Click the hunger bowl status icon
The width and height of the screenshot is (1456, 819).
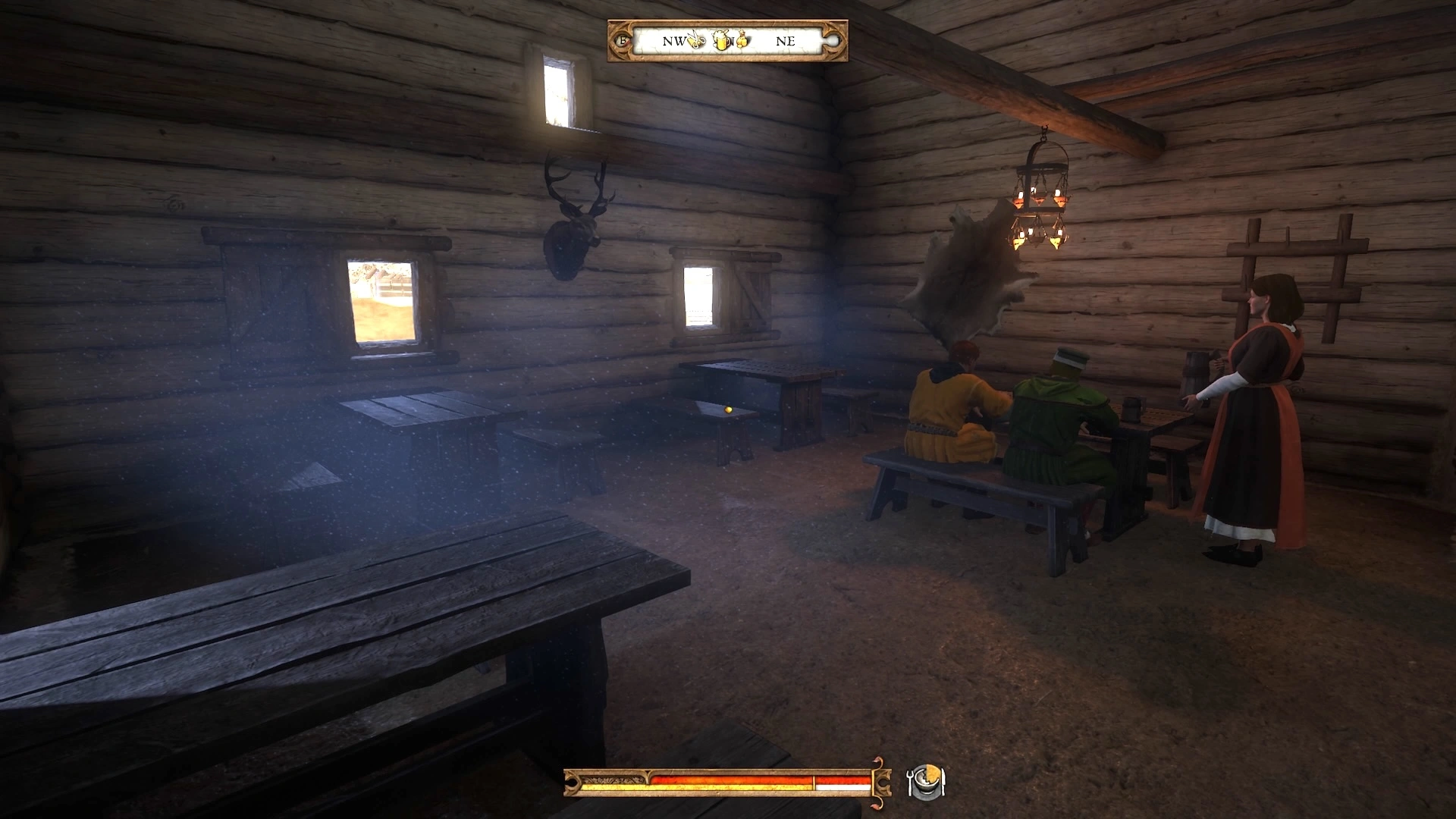[926, 782]
